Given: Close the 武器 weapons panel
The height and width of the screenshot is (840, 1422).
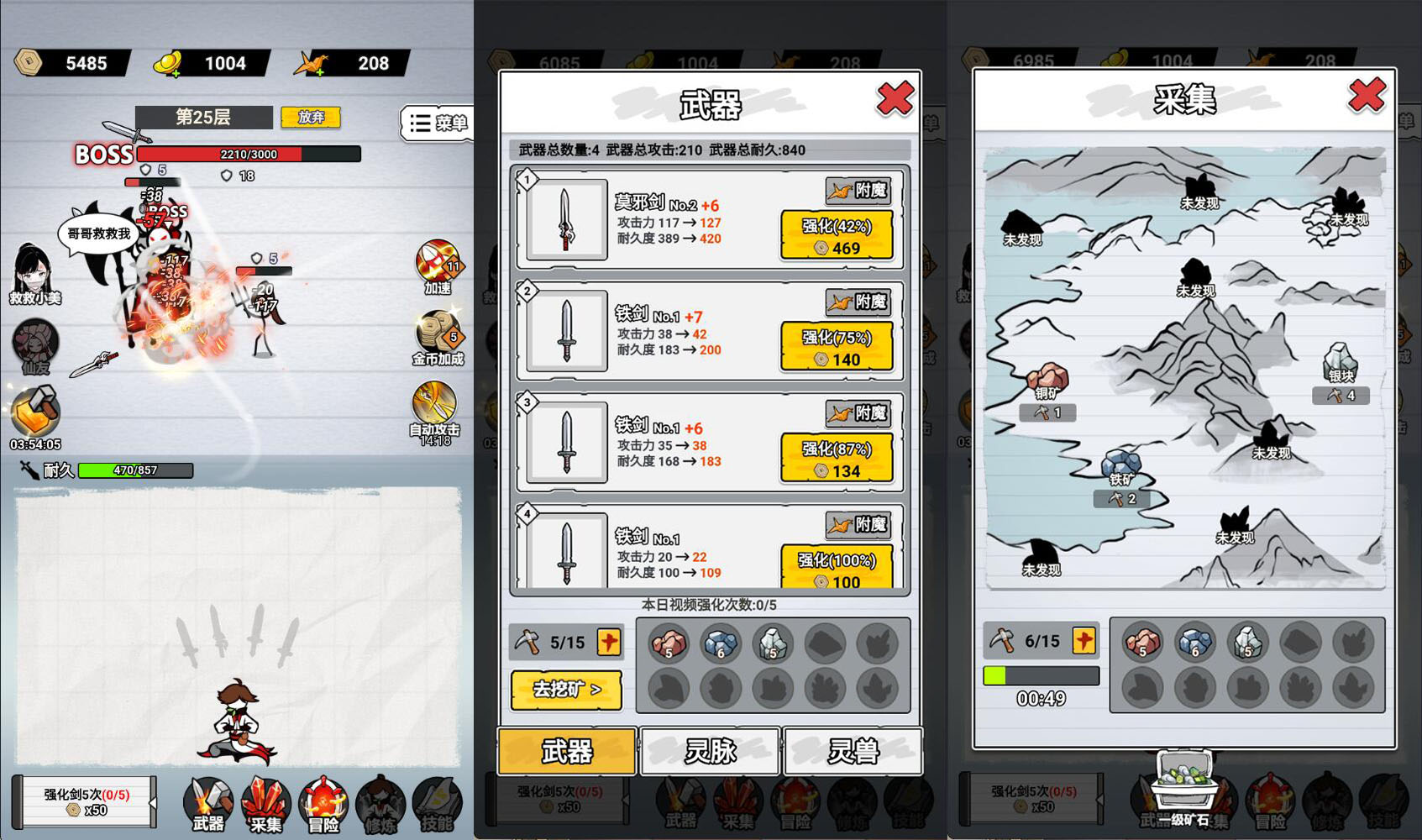Looking at the screenshot, I should click(x=895, y=99).
